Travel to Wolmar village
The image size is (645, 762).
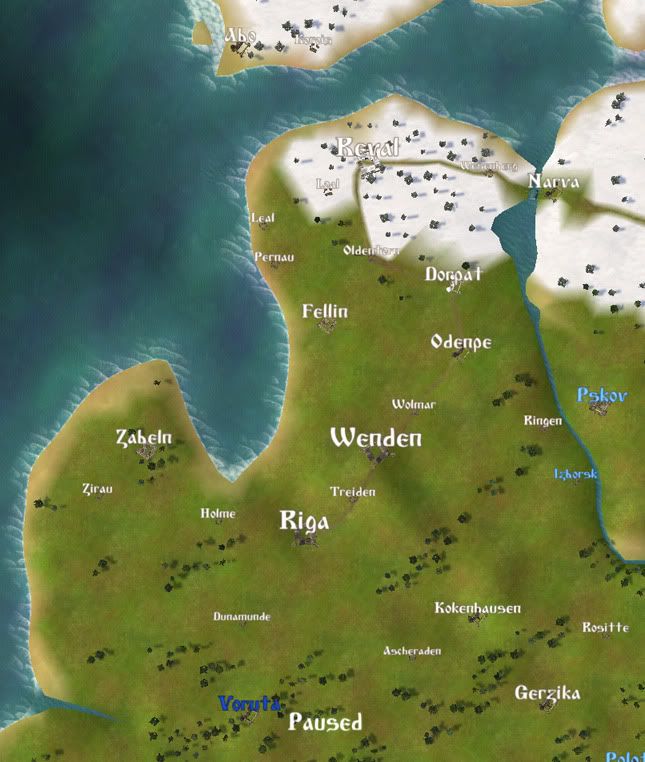tap(413, 405)
